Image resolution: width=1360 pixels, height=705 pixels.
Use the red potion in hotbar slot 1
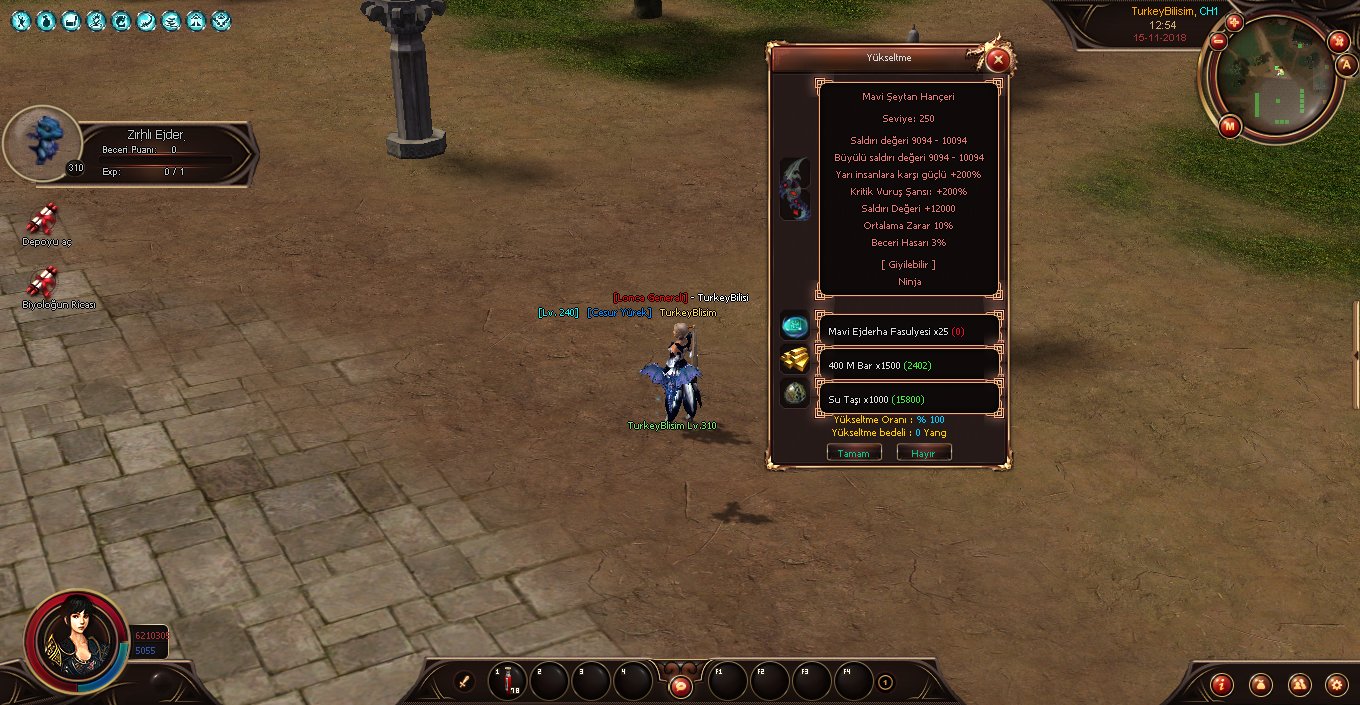point(507,681)
